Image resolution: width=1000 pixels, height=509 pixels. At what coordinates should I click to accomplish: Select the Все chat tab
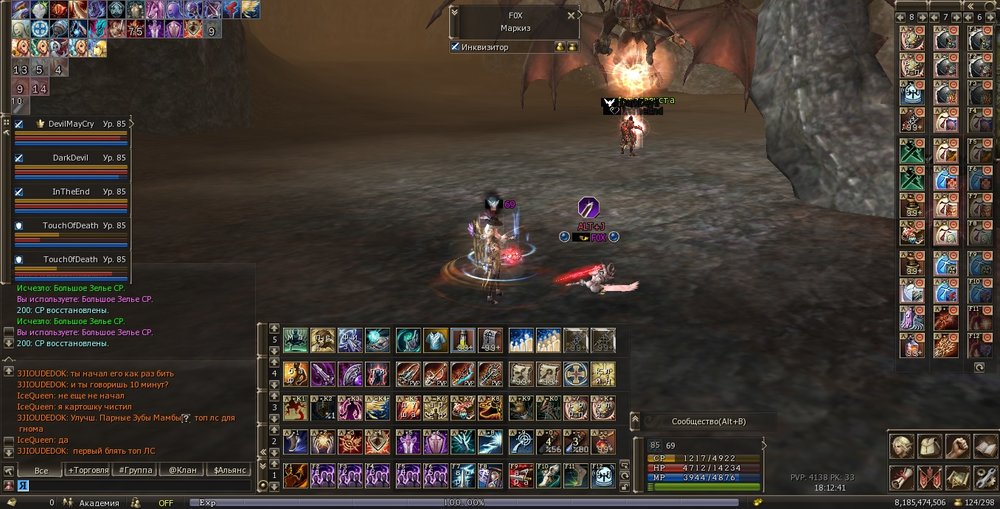coord(41,469)
